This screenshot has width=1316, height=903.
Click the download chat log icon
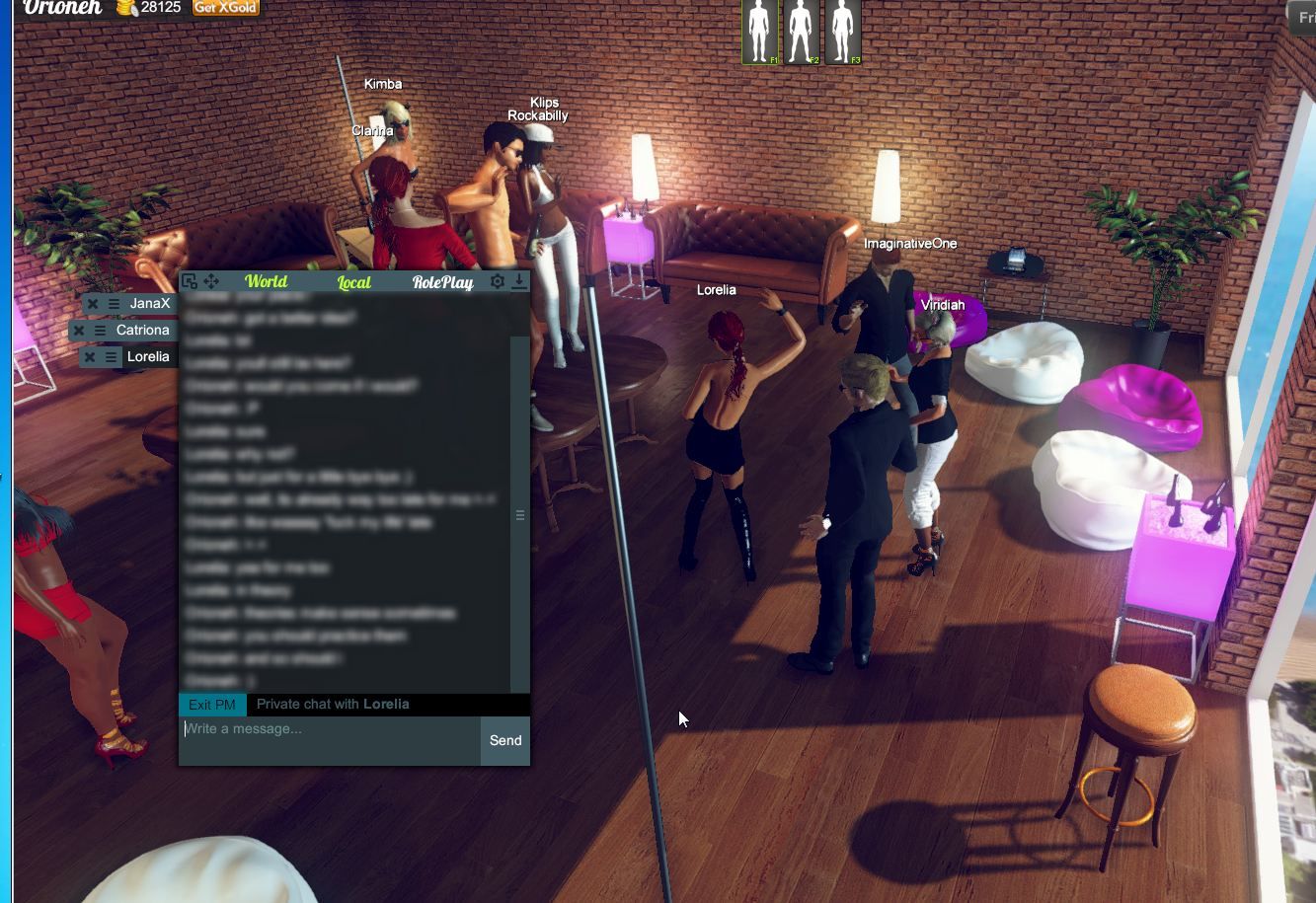(x=520, y=280)
